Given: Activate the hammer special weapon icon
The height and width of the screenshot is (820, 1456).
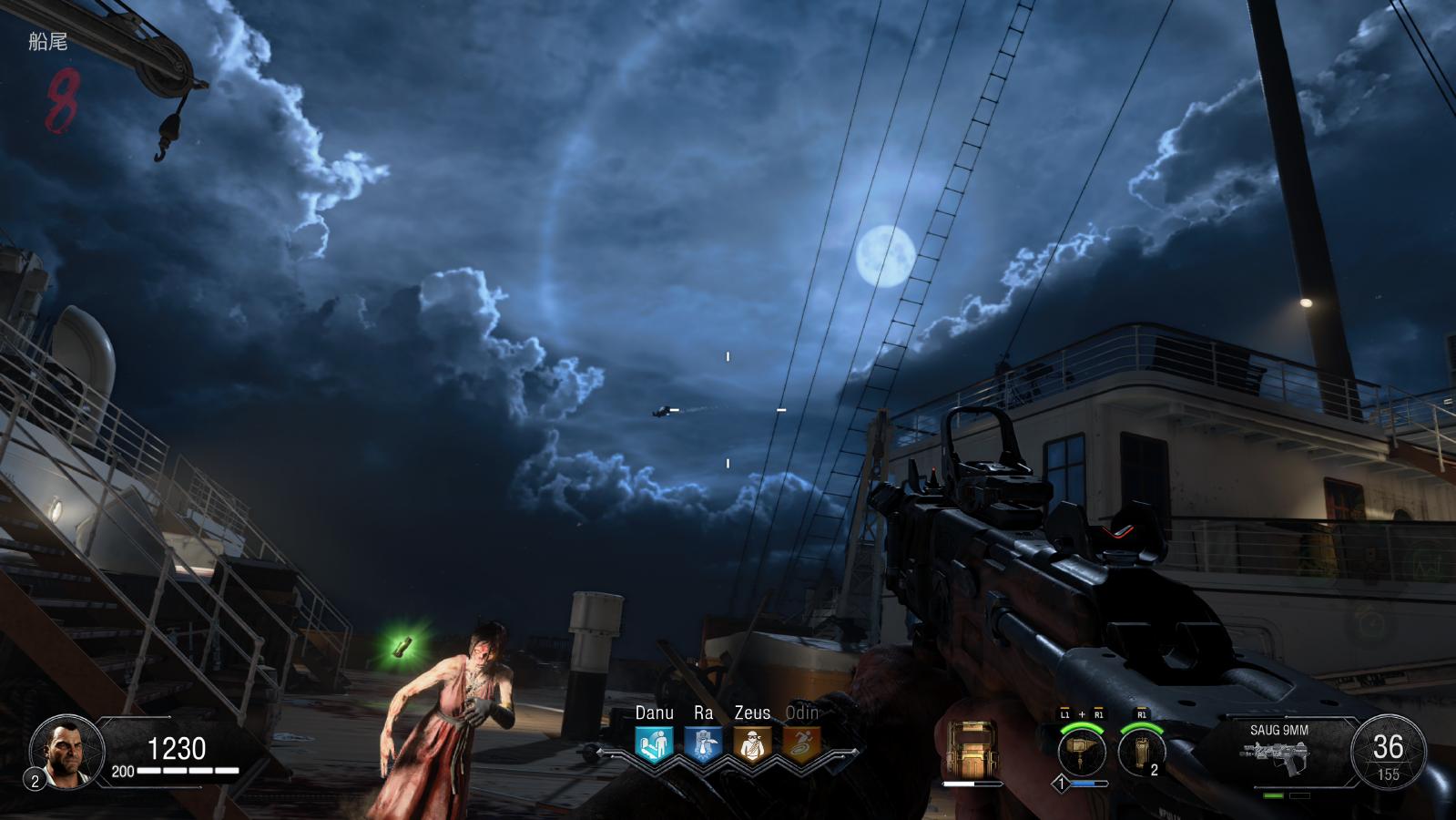Looking at the screenshot, I should click(x=1082, y=752).
